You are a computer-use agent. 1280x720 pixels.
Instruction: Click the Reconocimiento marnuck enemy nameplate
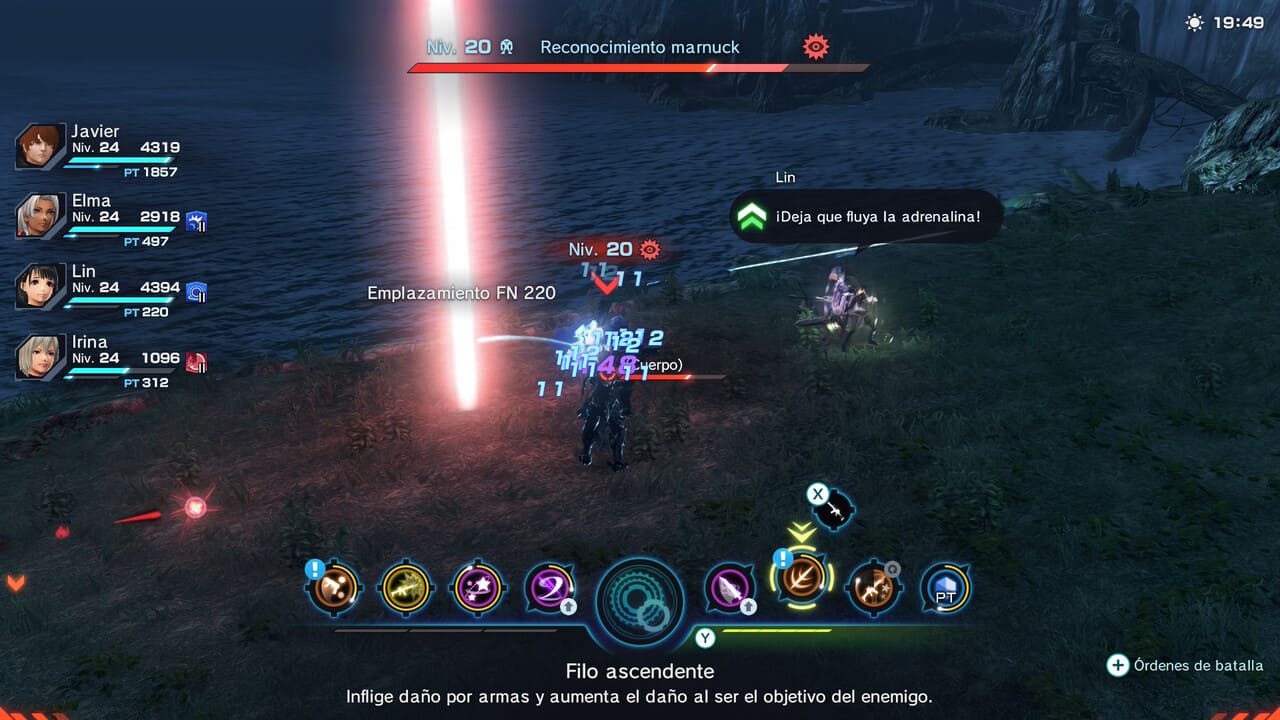[639, 47]
